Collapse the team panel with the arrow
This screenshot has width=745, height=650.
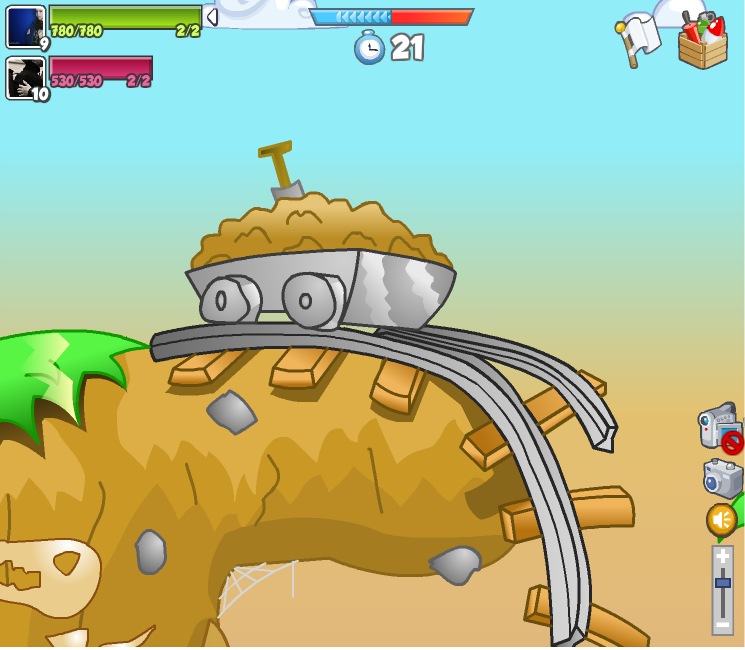[x=211, y=17]
